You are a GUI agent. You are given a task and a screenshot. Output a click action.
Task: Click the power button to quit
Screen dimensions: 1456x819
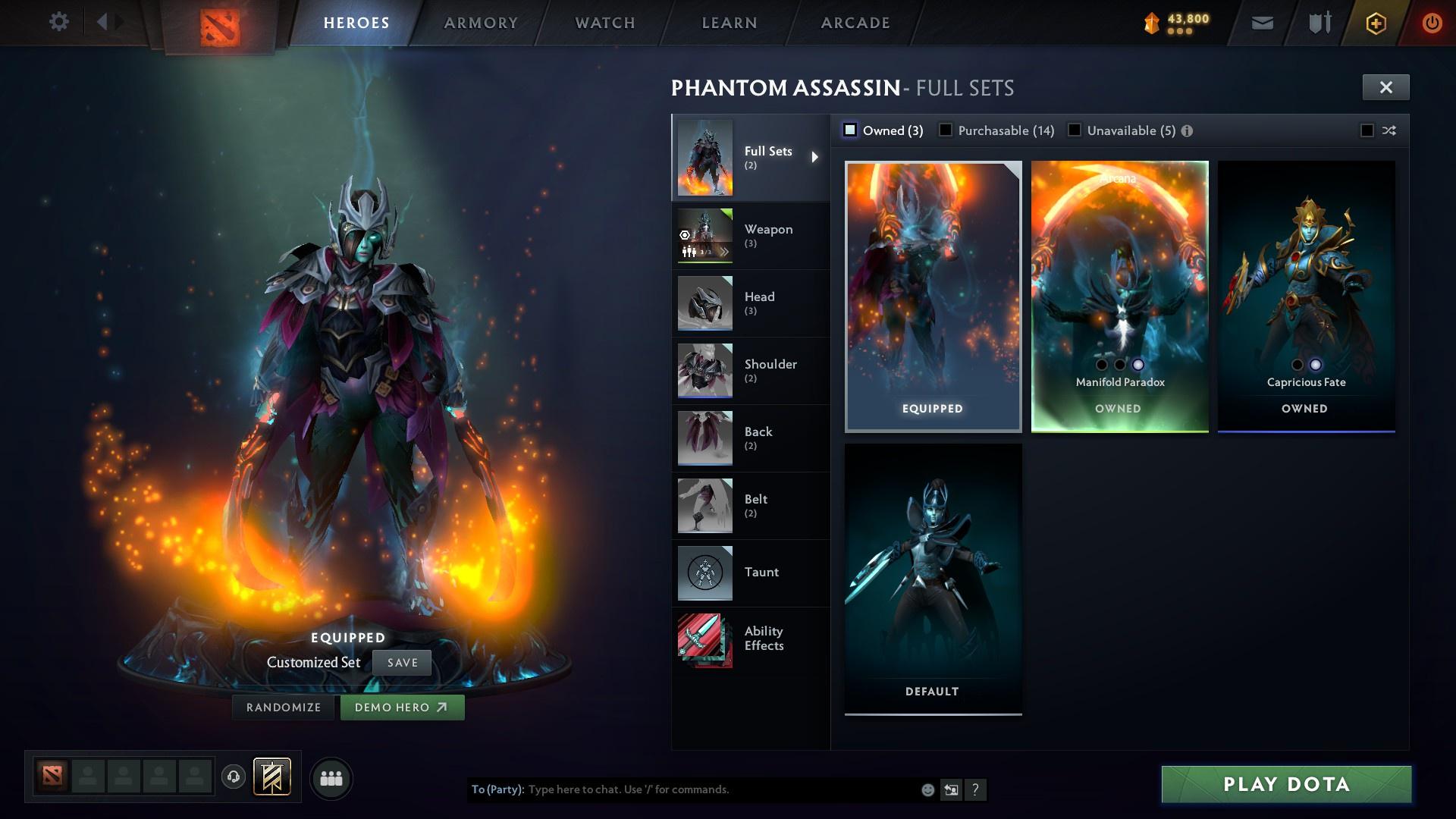[x=1432, y=22]
